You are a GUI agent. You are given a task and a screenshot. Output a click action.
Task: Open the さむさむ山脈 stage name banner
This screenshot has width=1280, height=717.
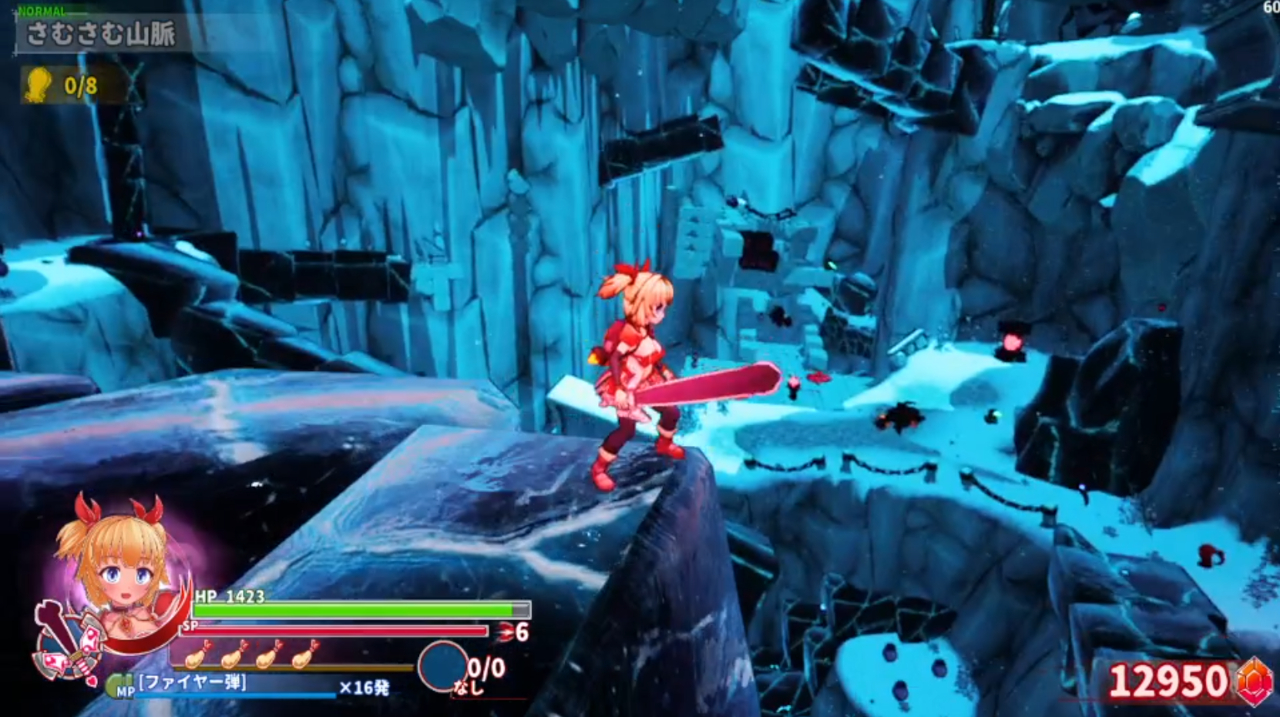(100, 34)
